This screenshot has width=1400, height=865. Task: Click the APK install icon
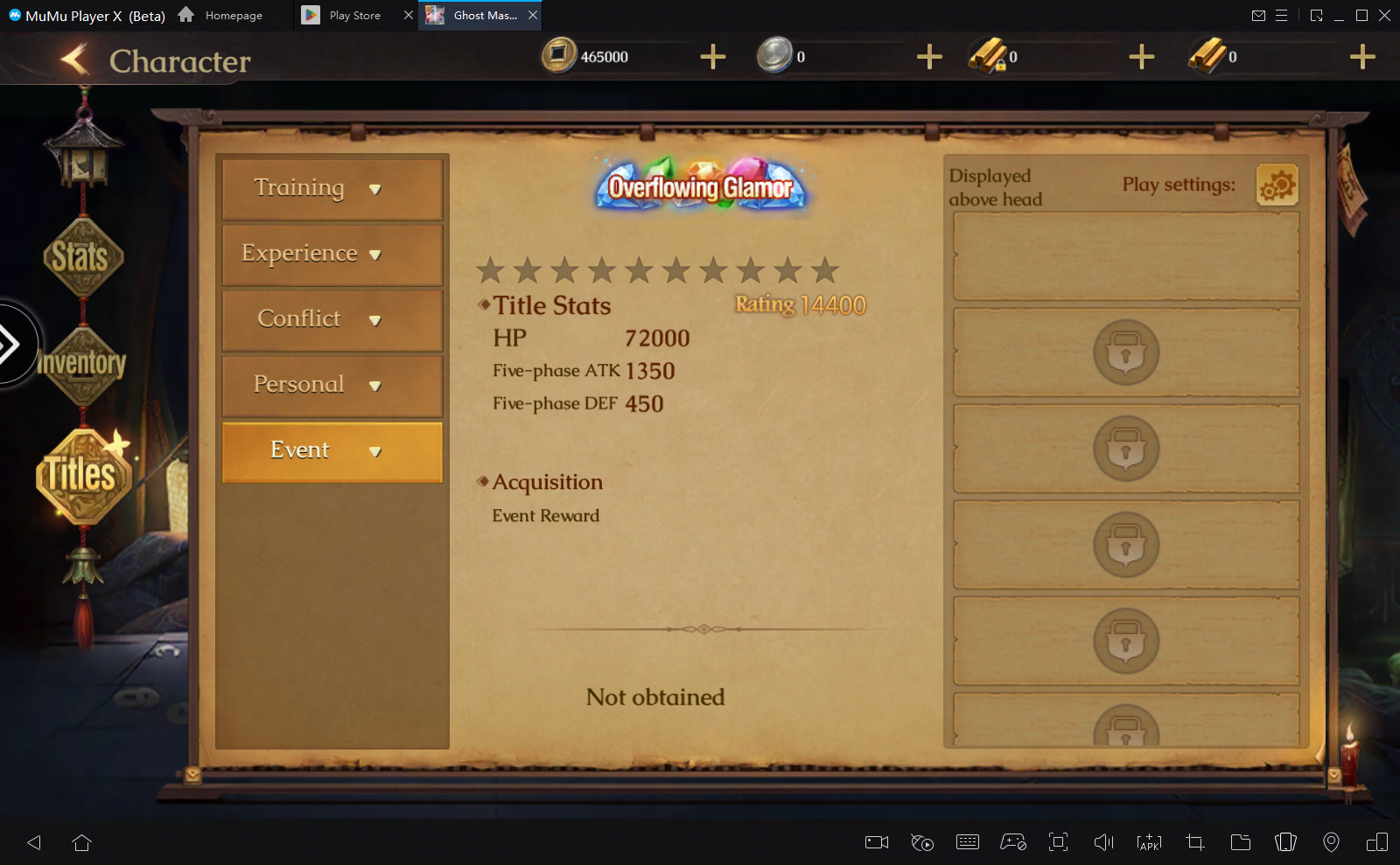1149,842
